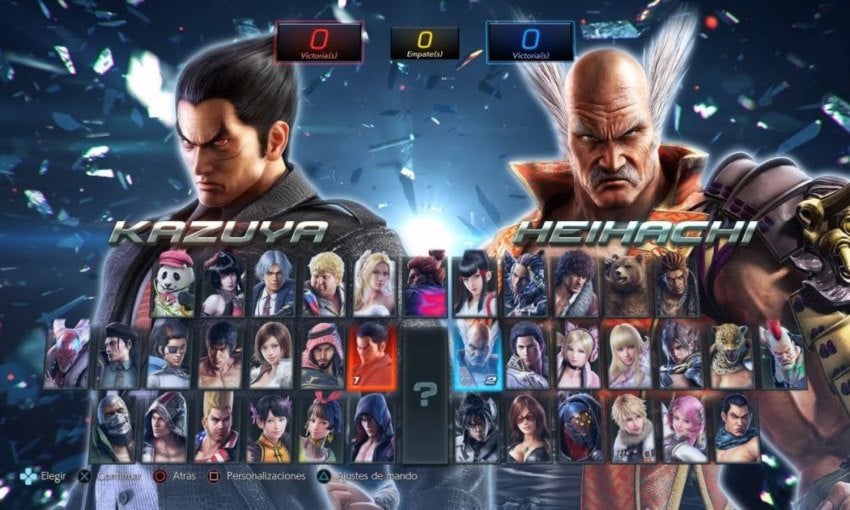Select Bob, the heavyset blond fighter

pos(323,285)
